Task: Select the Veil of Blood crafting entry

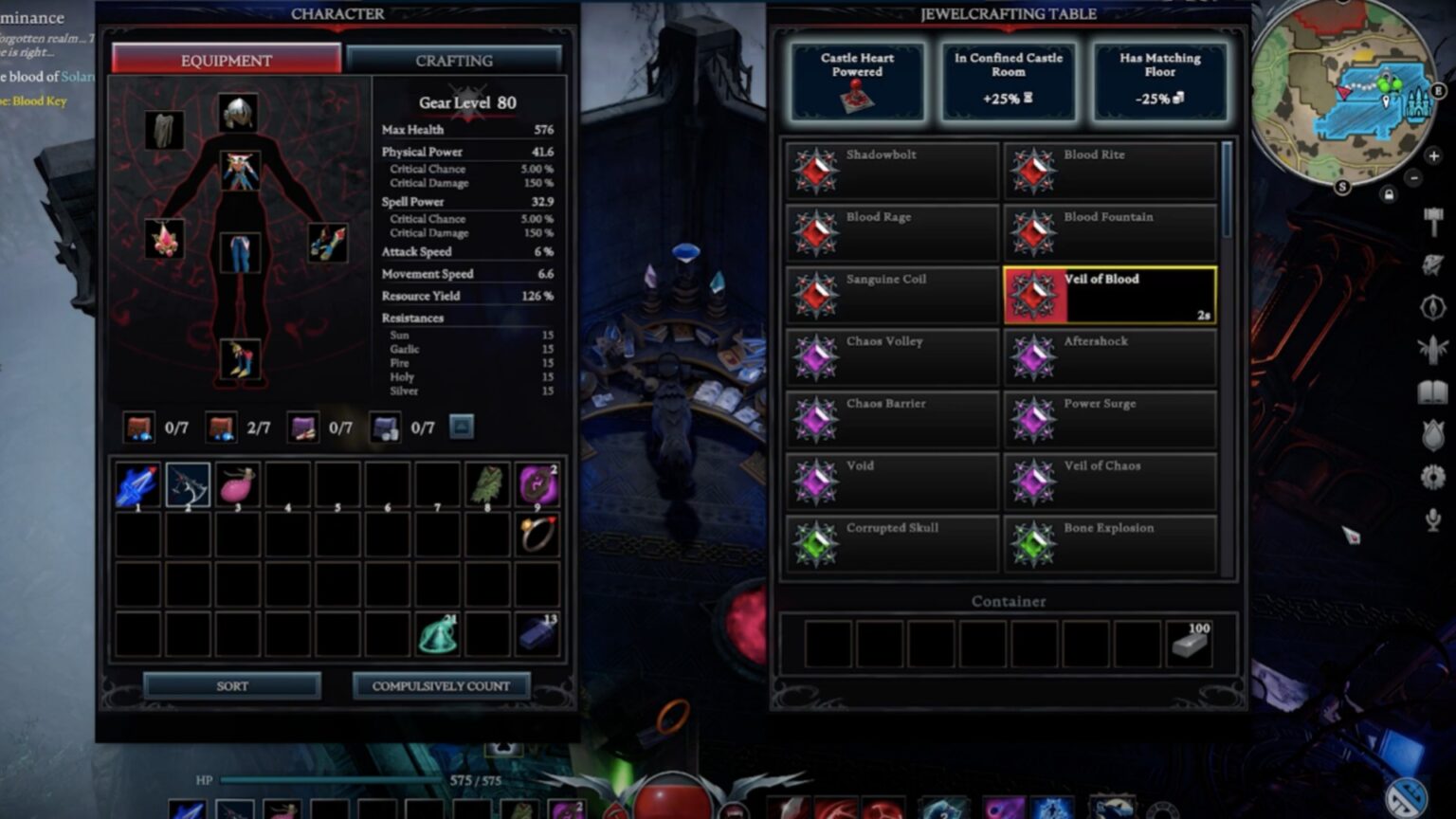Action: tap(1110, 294)
